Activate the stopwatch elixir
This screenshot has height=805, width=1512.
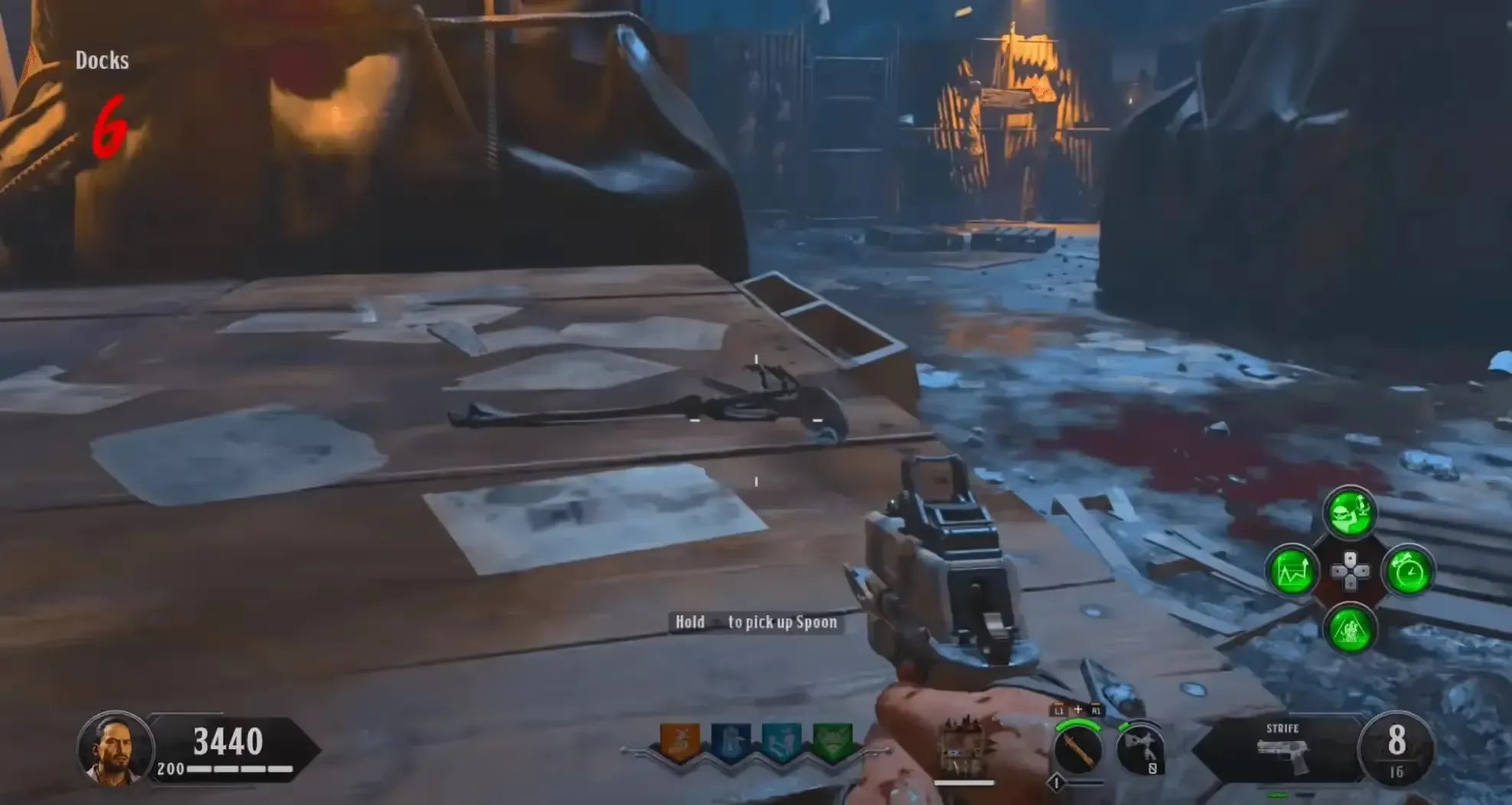[x=1409, y=572]
